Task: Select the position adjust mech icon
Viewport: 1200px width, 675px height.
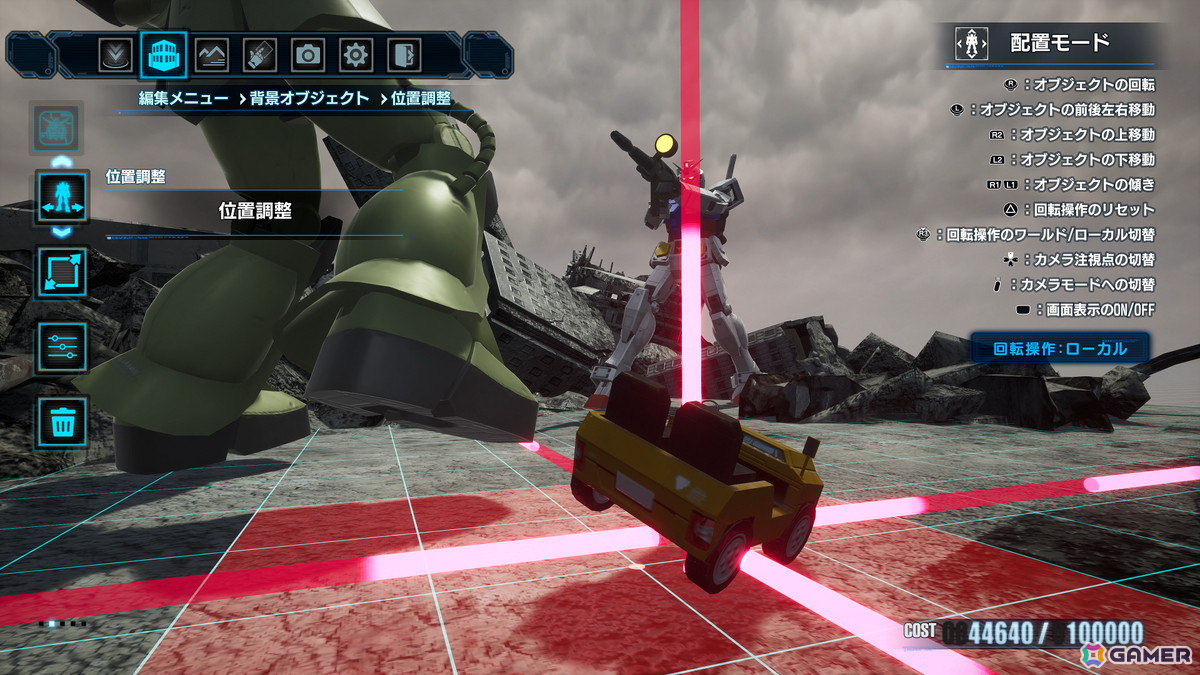Action: coord(62,198)
